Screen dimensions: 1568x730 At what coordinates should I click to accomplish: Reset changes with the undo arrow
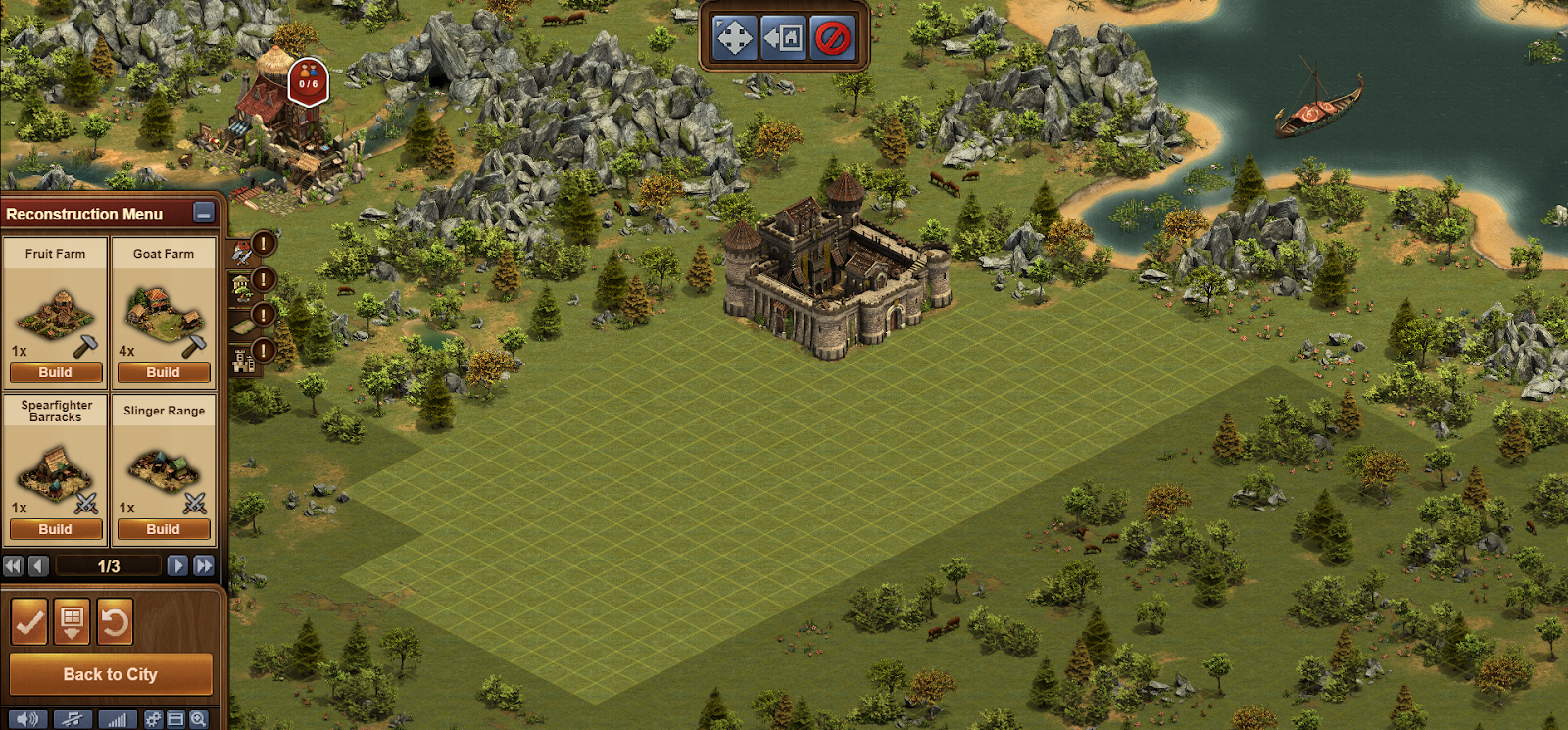click(115, 622)
